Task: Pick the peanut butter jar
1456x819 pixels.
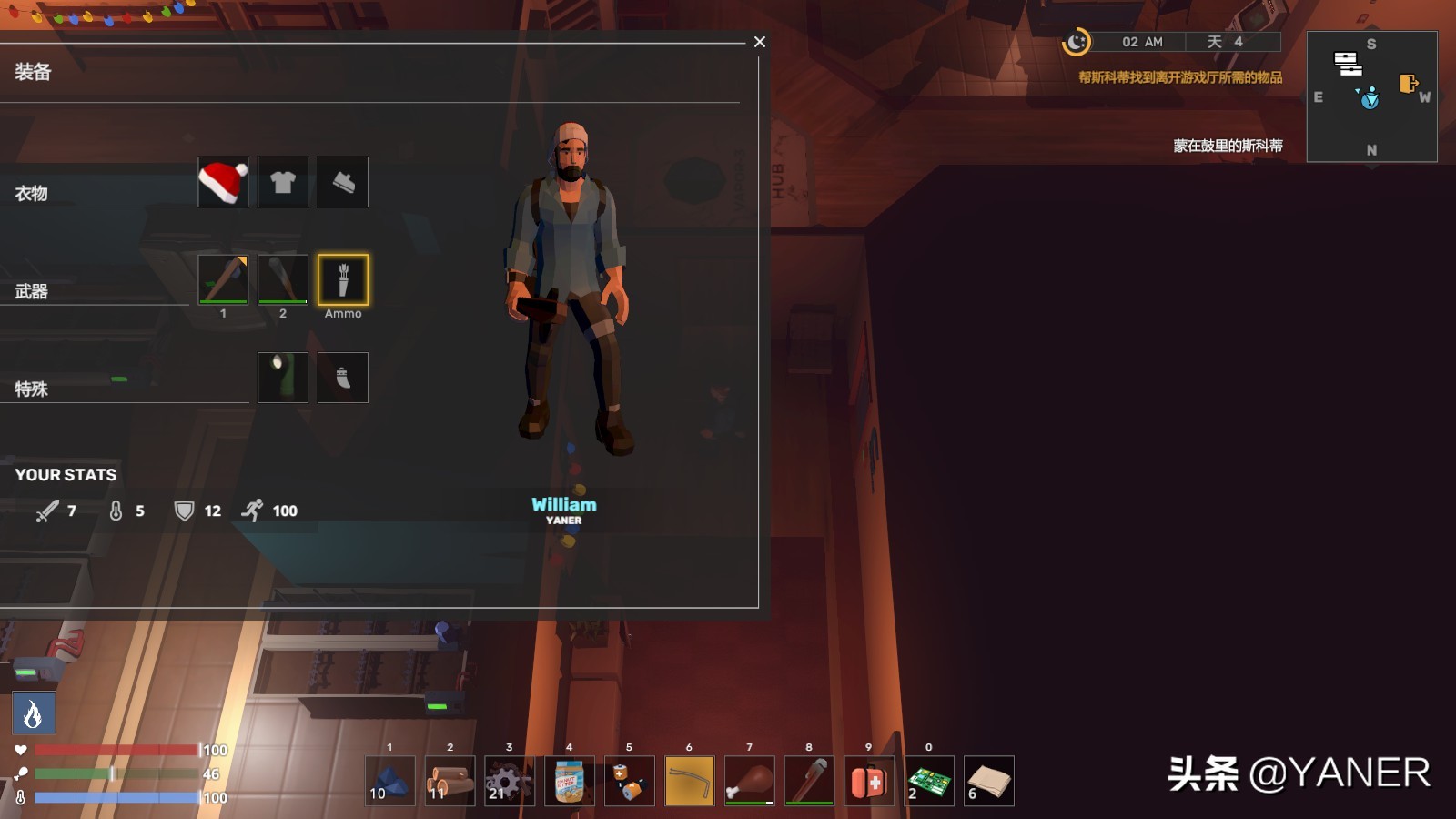Action: tap(570, 781)
